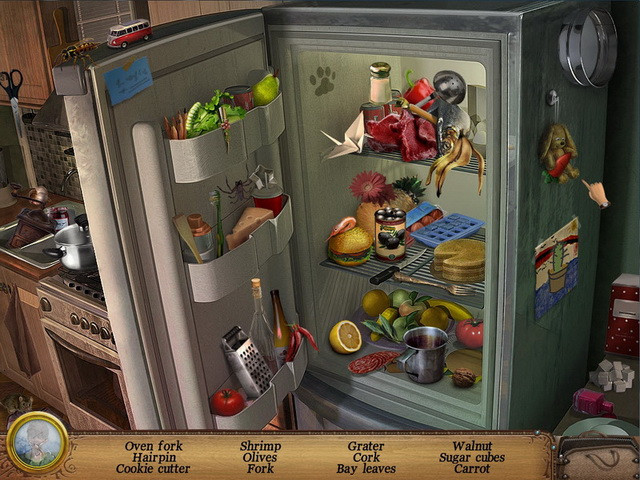Select 'Oven fork' in the item list
This screenshot has width=640, height=480.
pyautogui.click(x=151, y=446)
